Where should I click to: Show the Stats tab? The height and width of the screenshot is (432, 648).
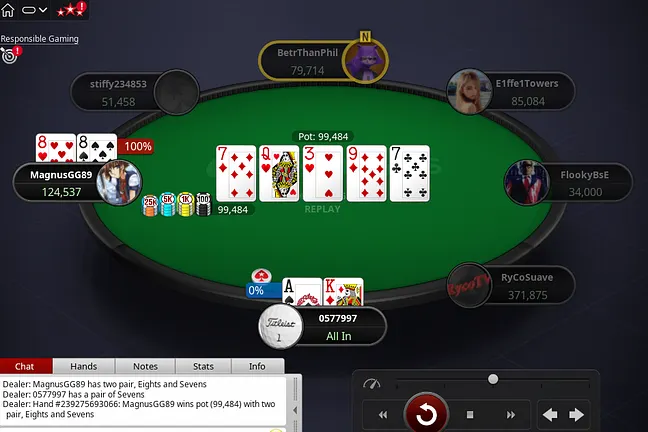(203, 366)
